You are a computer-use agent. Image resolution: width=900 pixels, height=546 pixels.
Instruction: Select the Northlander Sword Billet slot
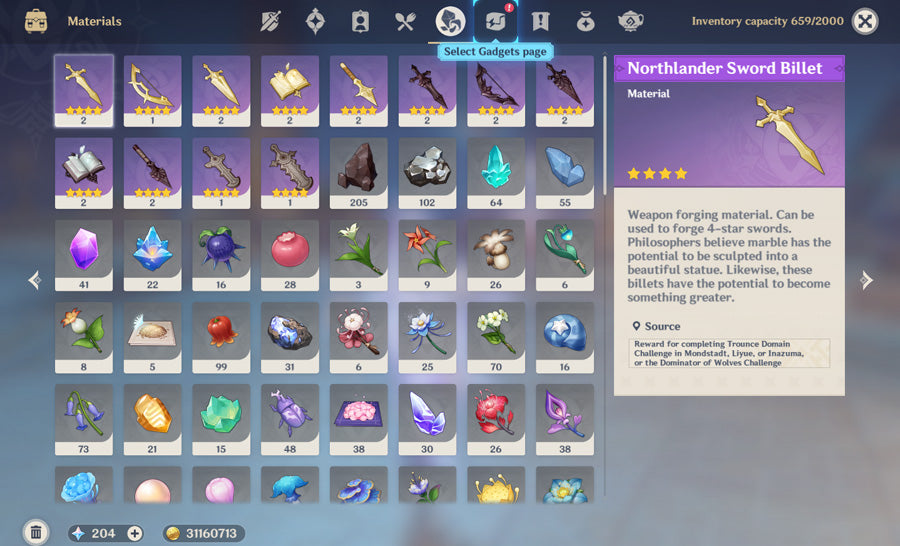84,90
